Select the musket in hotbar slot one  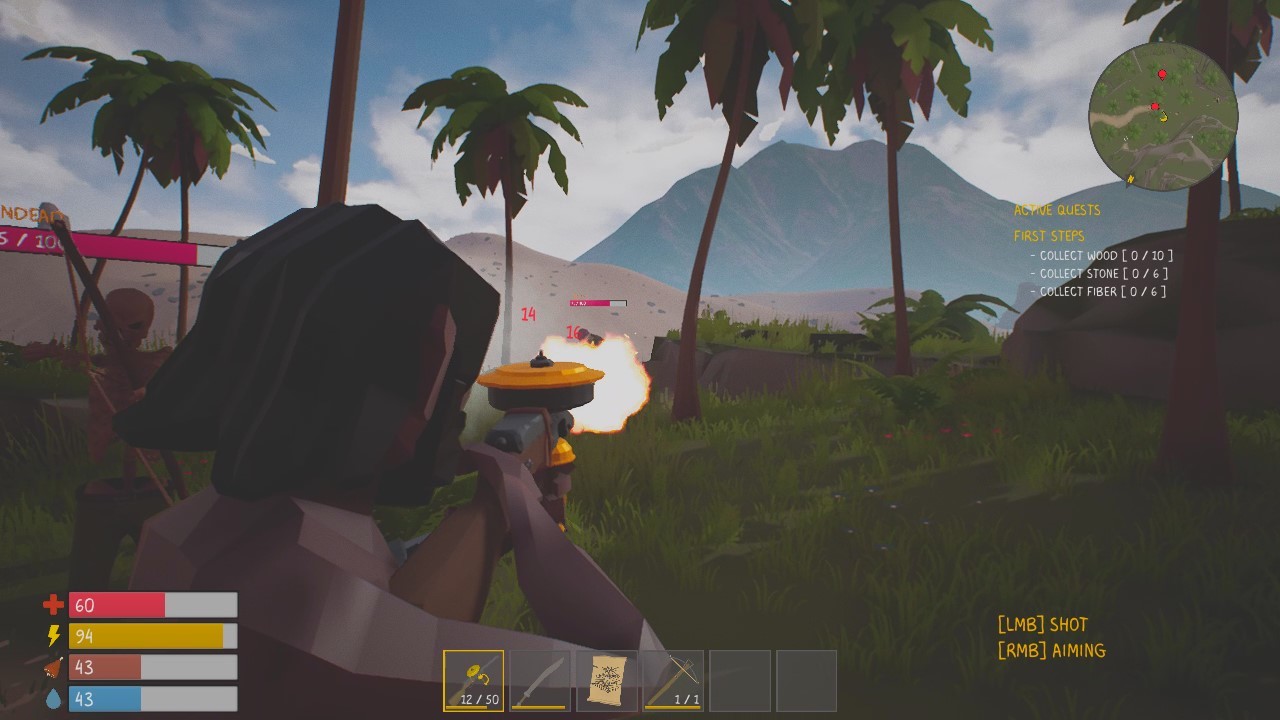[x=471, y=681]
